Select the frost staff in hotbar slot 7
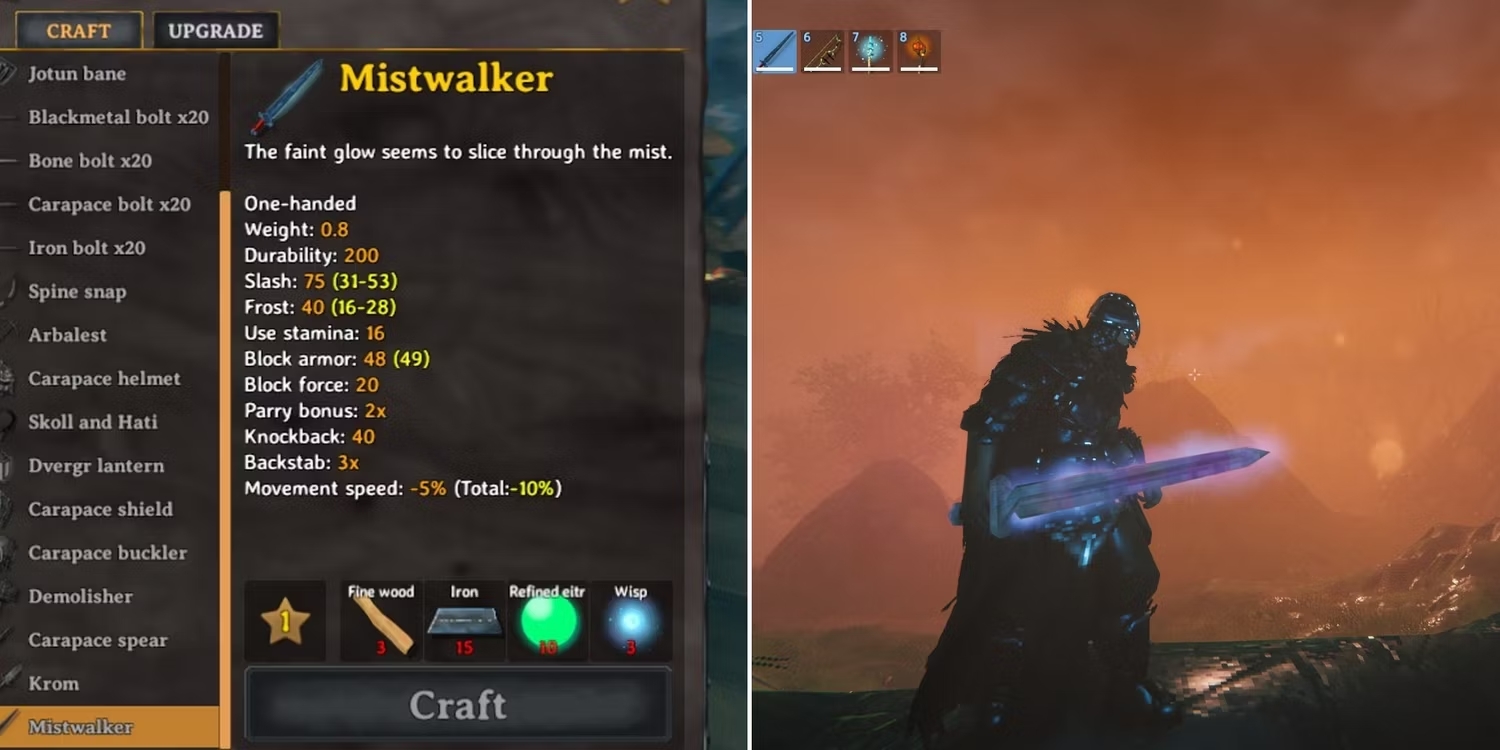 point(870,52)
